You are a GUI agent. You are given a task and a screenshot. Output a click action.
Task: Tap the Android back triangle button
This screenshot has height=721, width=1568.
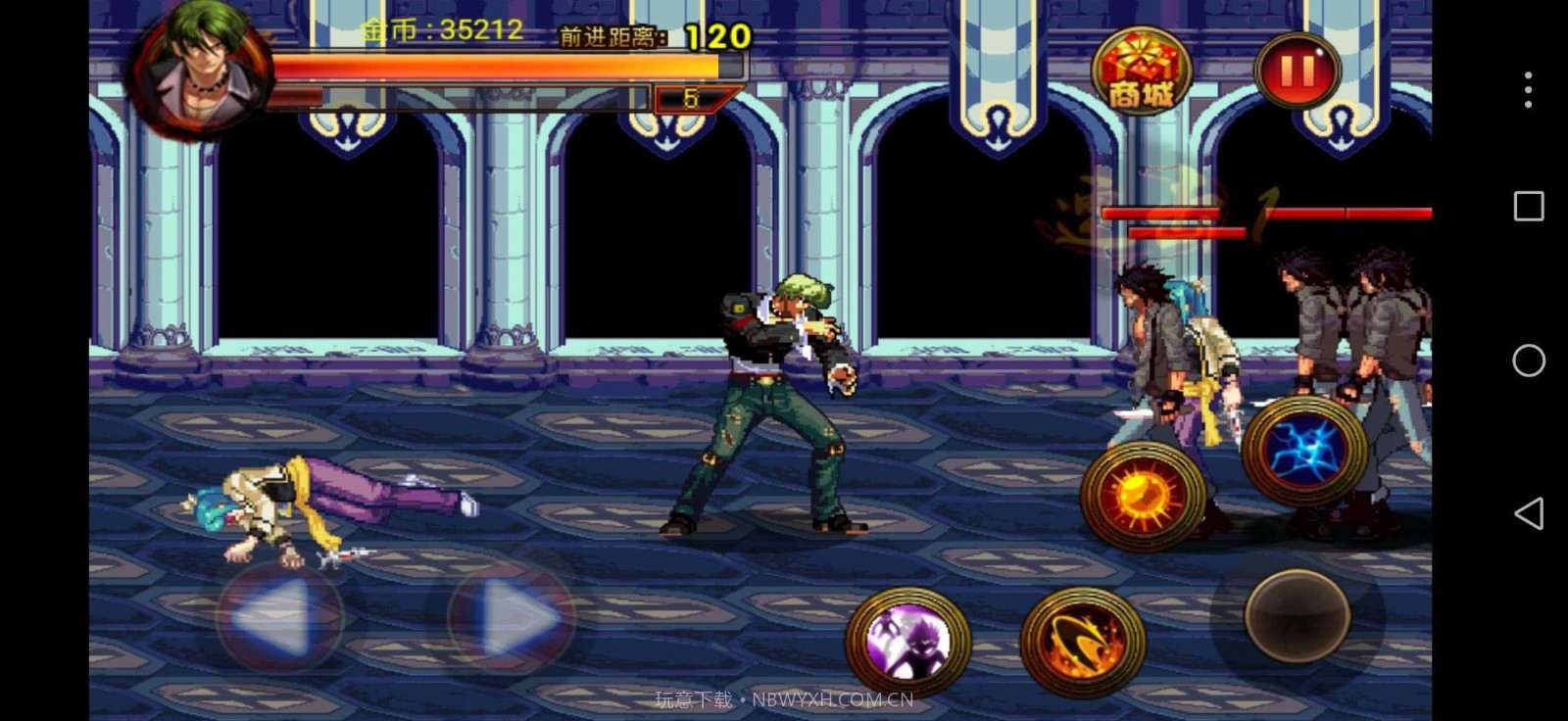pos(1528,513)
